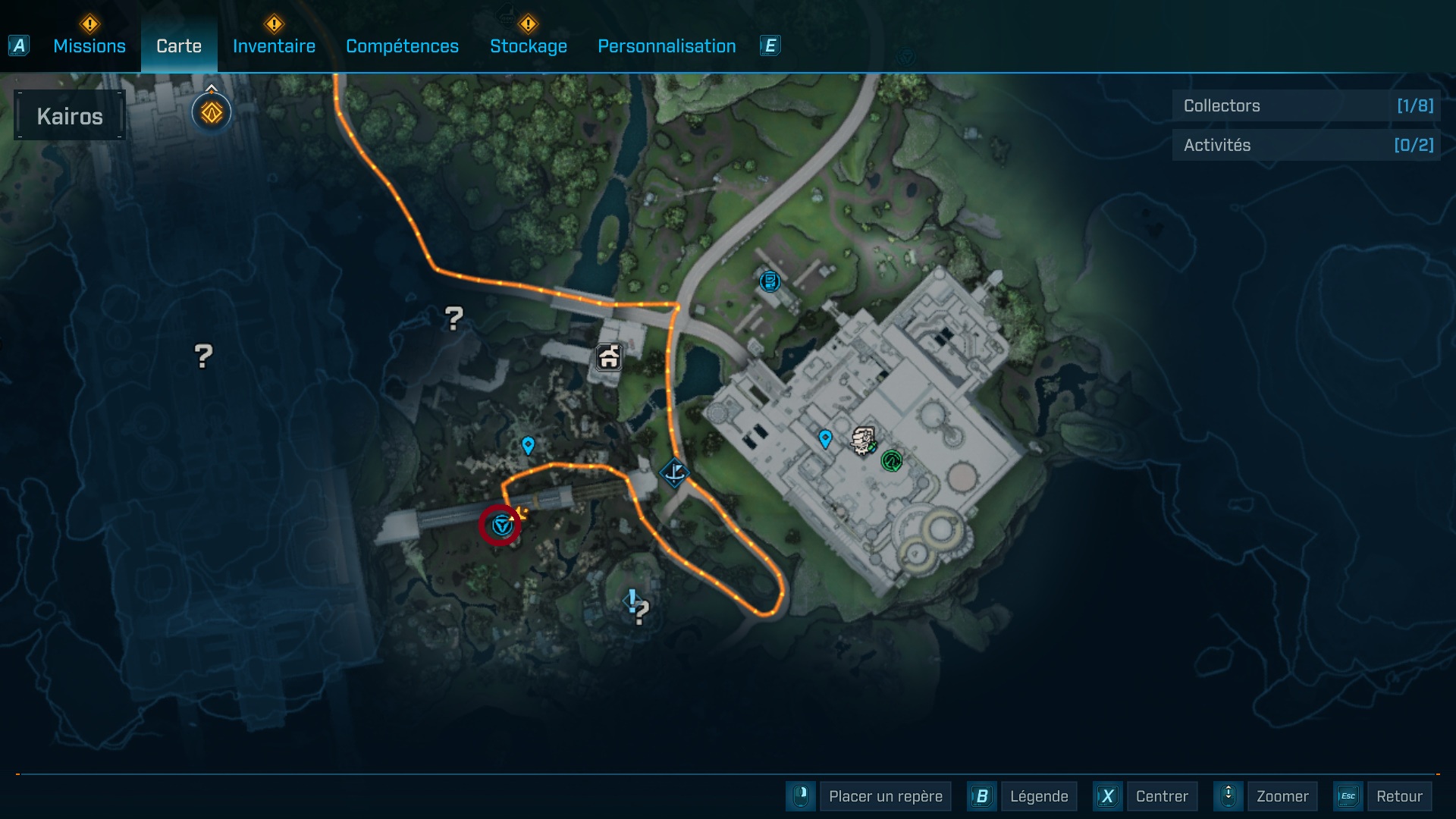
Task: Choose the Retour button
Action: click(1398, 796)
